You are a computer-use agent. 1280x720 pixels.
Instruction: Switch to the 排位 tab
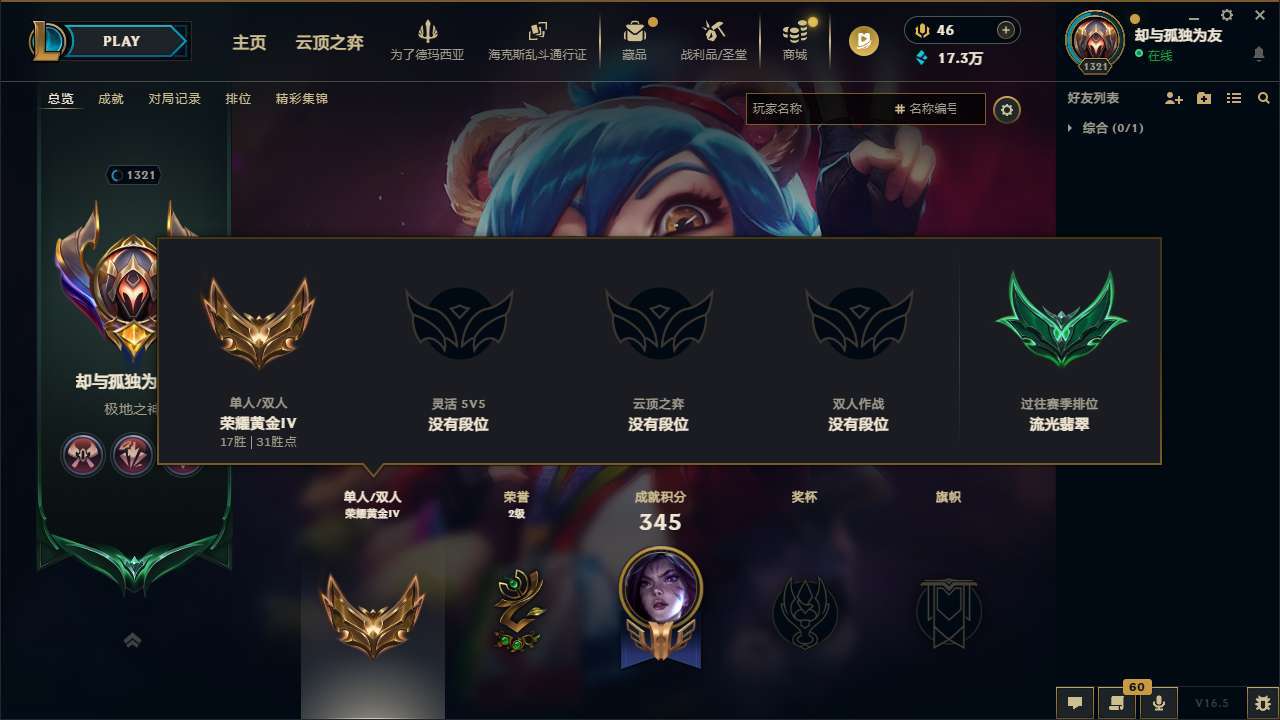tap(239, 99)
